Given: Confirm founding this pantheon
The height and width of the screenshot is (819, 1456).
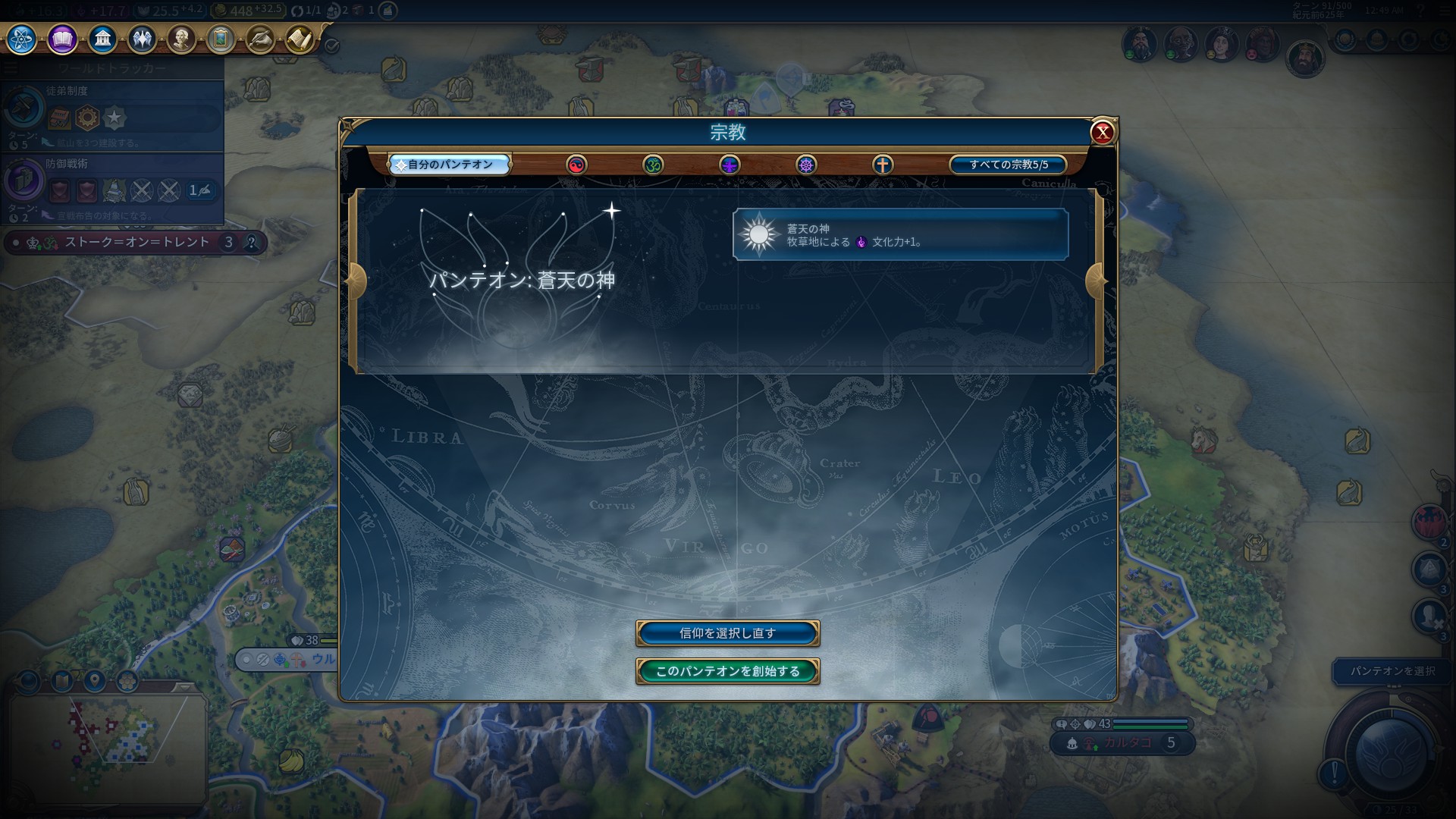Looking at the screenshot, I should click(x=727, y=671).
